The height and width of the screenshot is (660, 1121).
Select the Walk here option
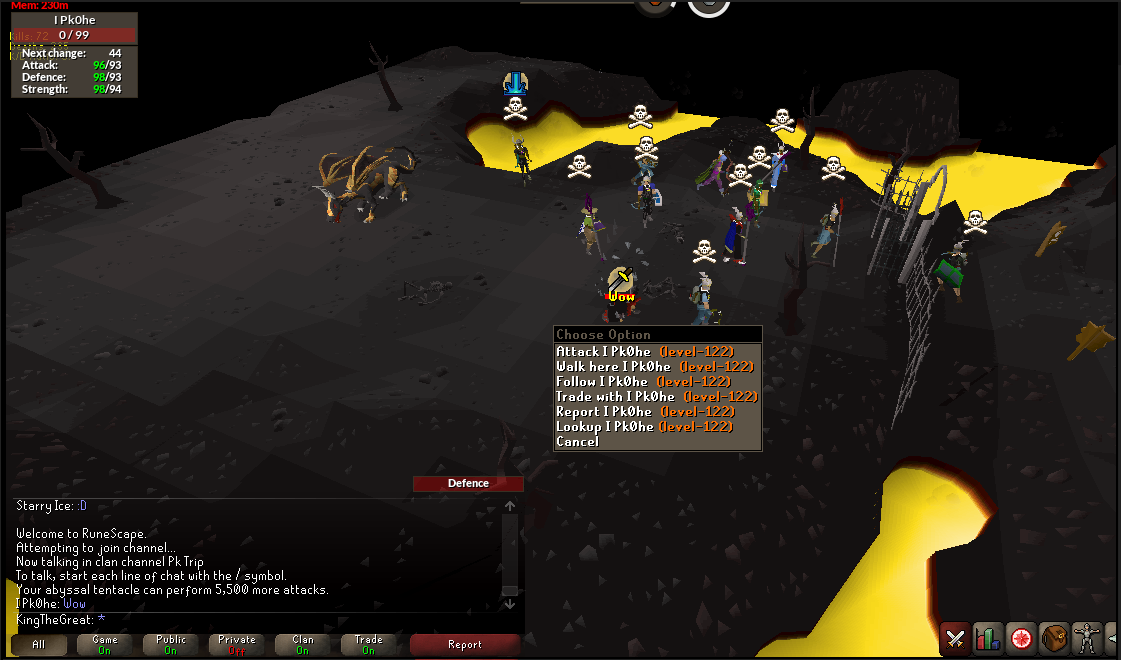pyautogui.click(x=655, y=366)
